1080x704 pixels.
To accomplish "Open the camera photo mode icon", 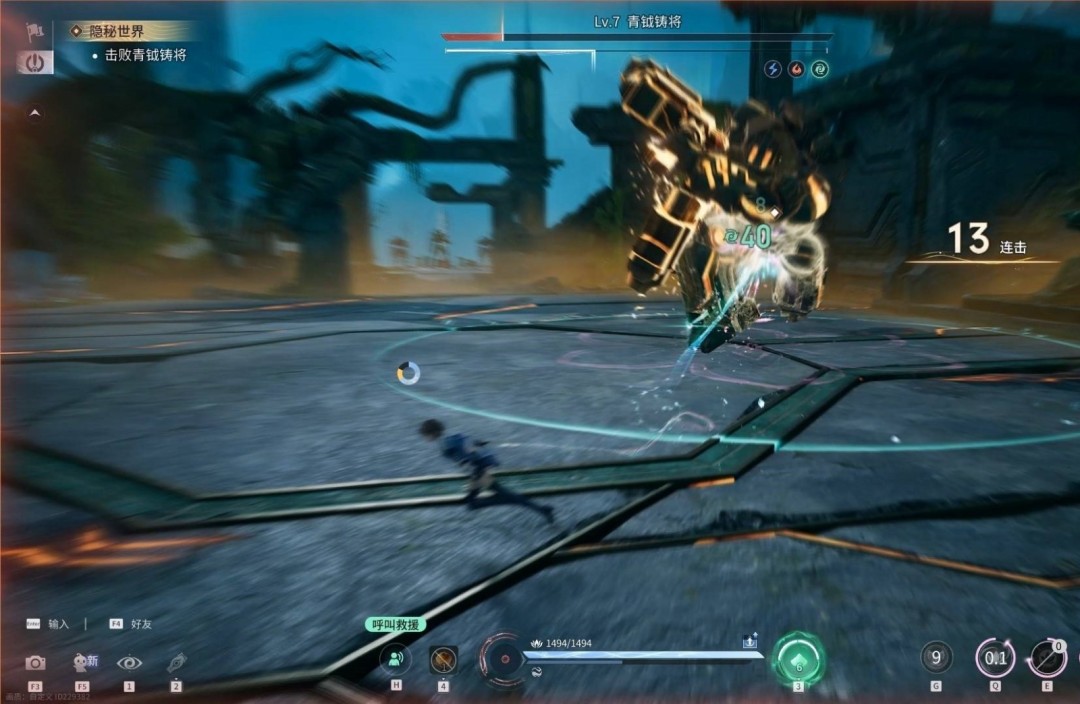I will 35,662.
